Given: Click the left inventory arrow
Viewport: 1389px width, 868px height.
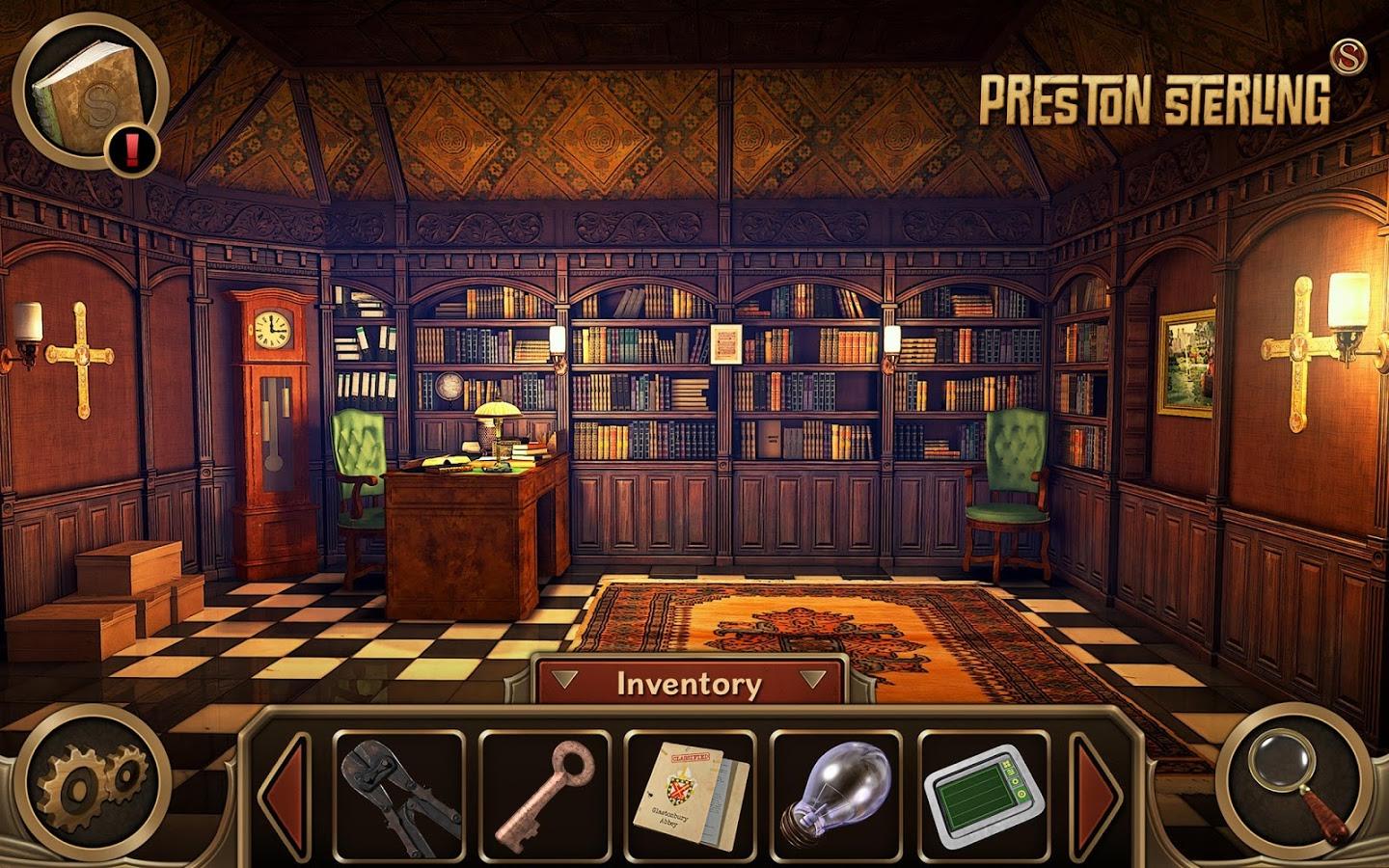Looking at the screenshot, I should coord(287,789).
